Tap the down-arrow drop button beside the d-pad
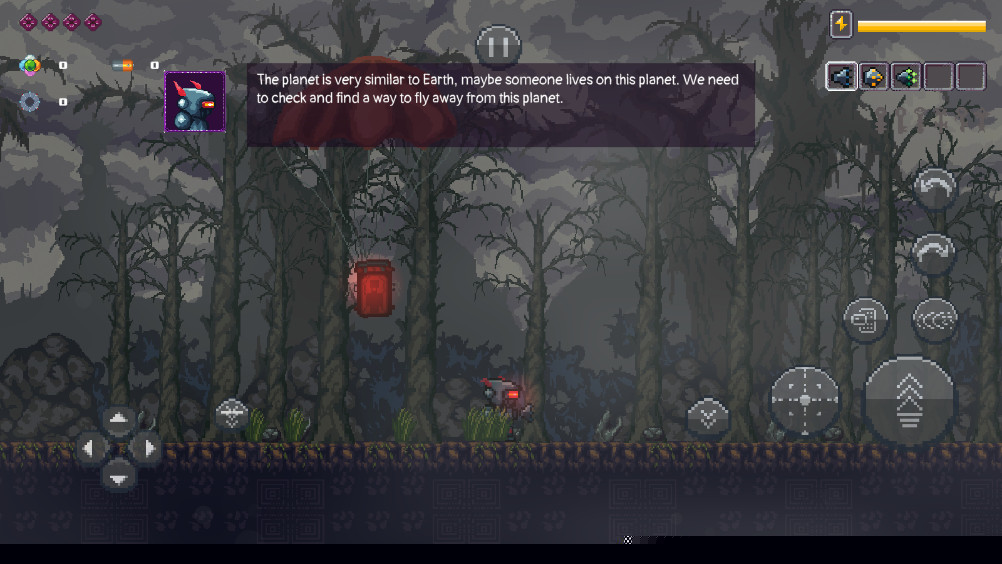 pos(232,413)
